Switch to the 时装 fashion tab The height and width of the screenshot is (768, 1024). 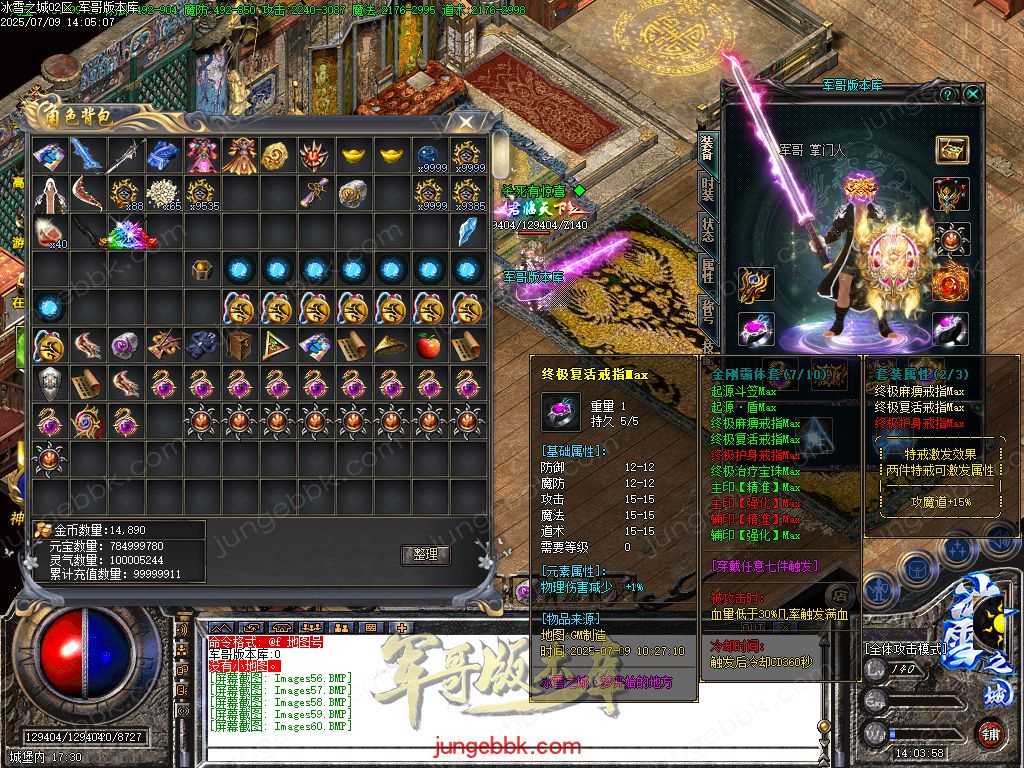coord(707,190)
